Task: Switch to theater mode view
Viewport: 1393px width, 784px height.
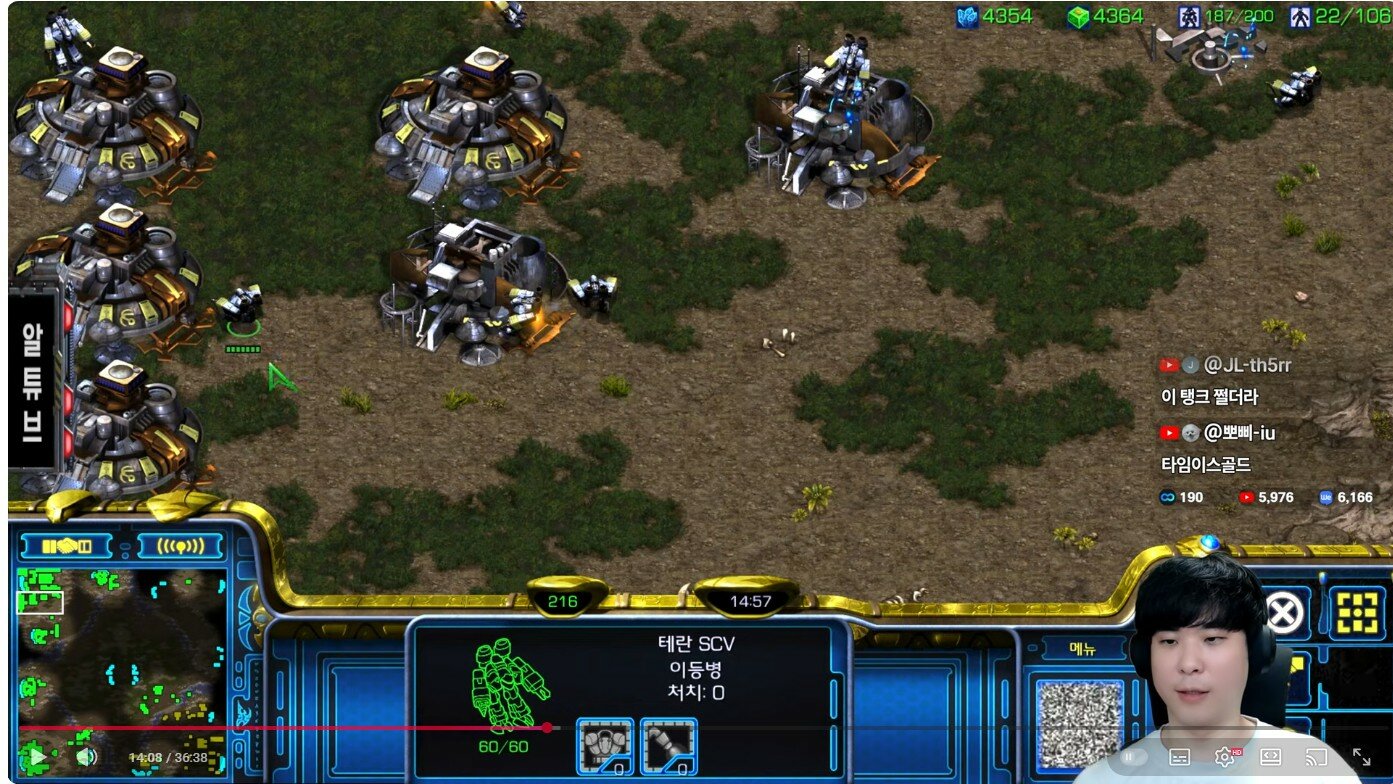Action: pyautogui.click(x=1271, y=757)
